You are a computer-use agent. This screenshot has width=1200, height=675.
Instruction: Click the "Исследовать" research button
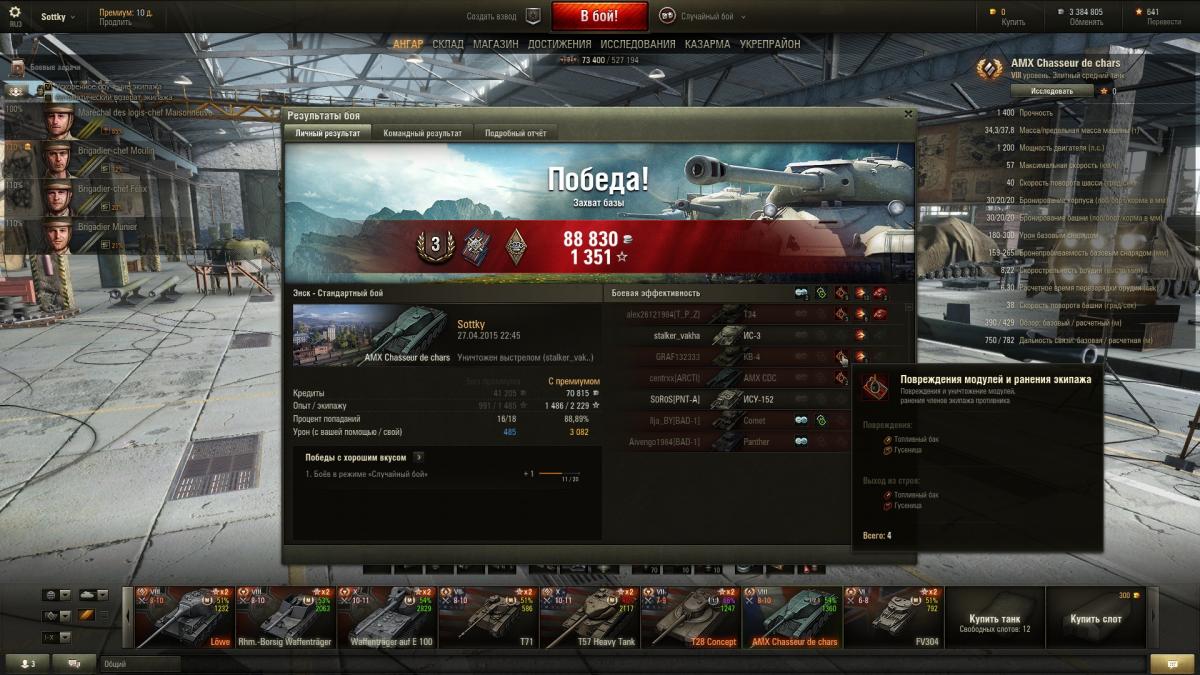pos(1051,91)
